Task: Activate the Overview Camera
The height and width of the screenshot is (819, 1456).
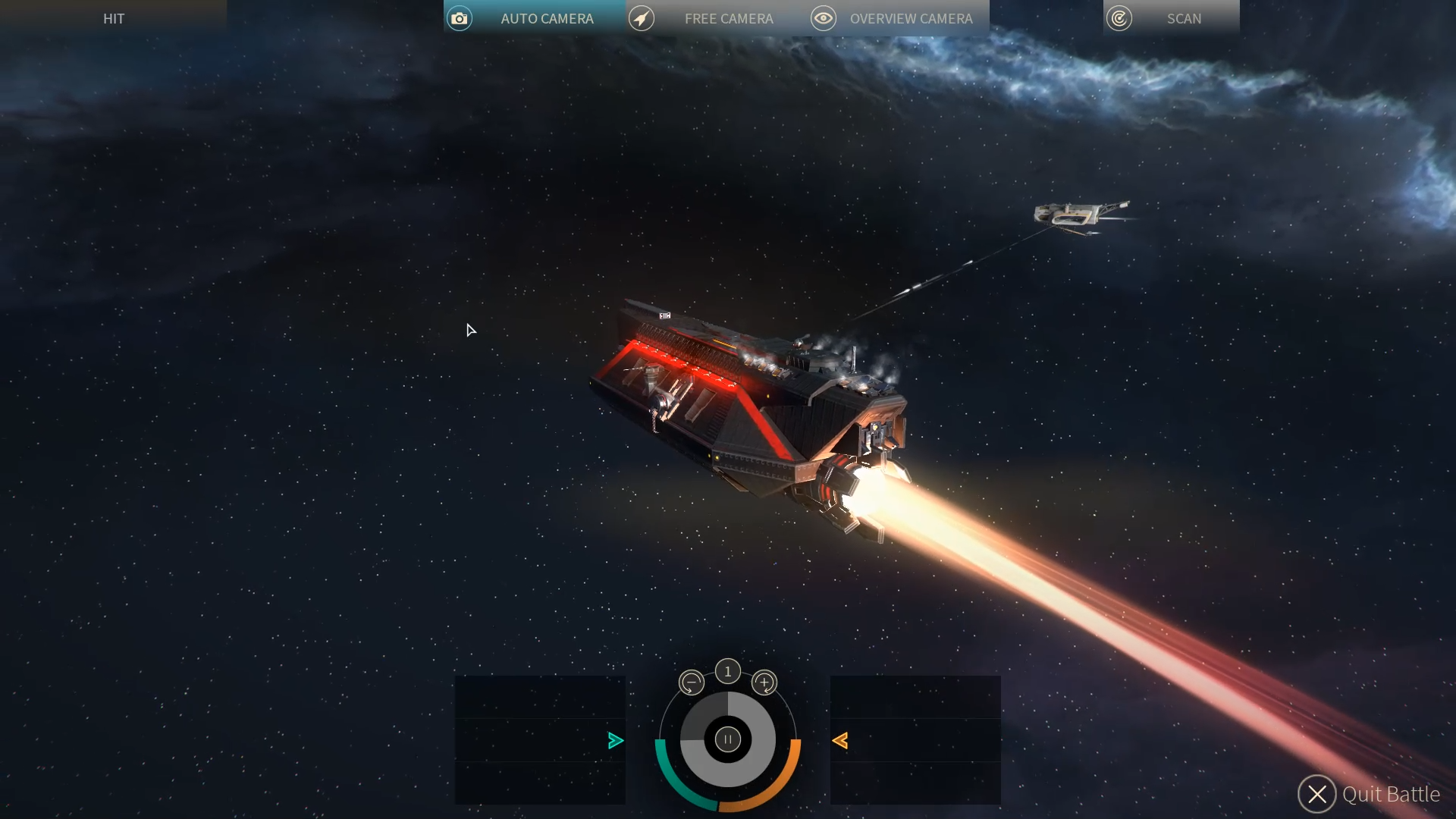Action: click(898, 18)
